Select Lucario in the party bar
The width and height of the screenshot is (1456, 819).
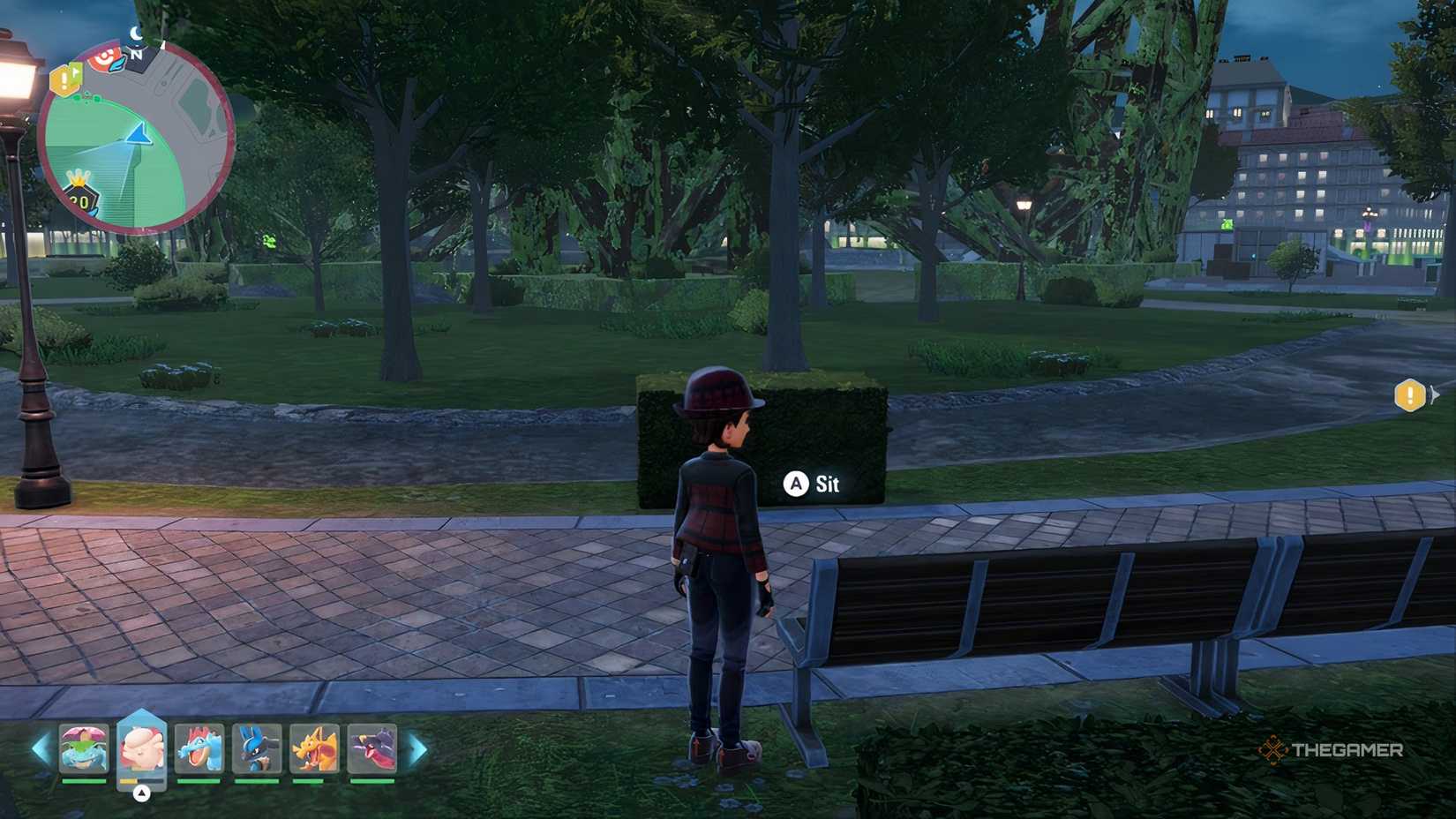[259, 748]
